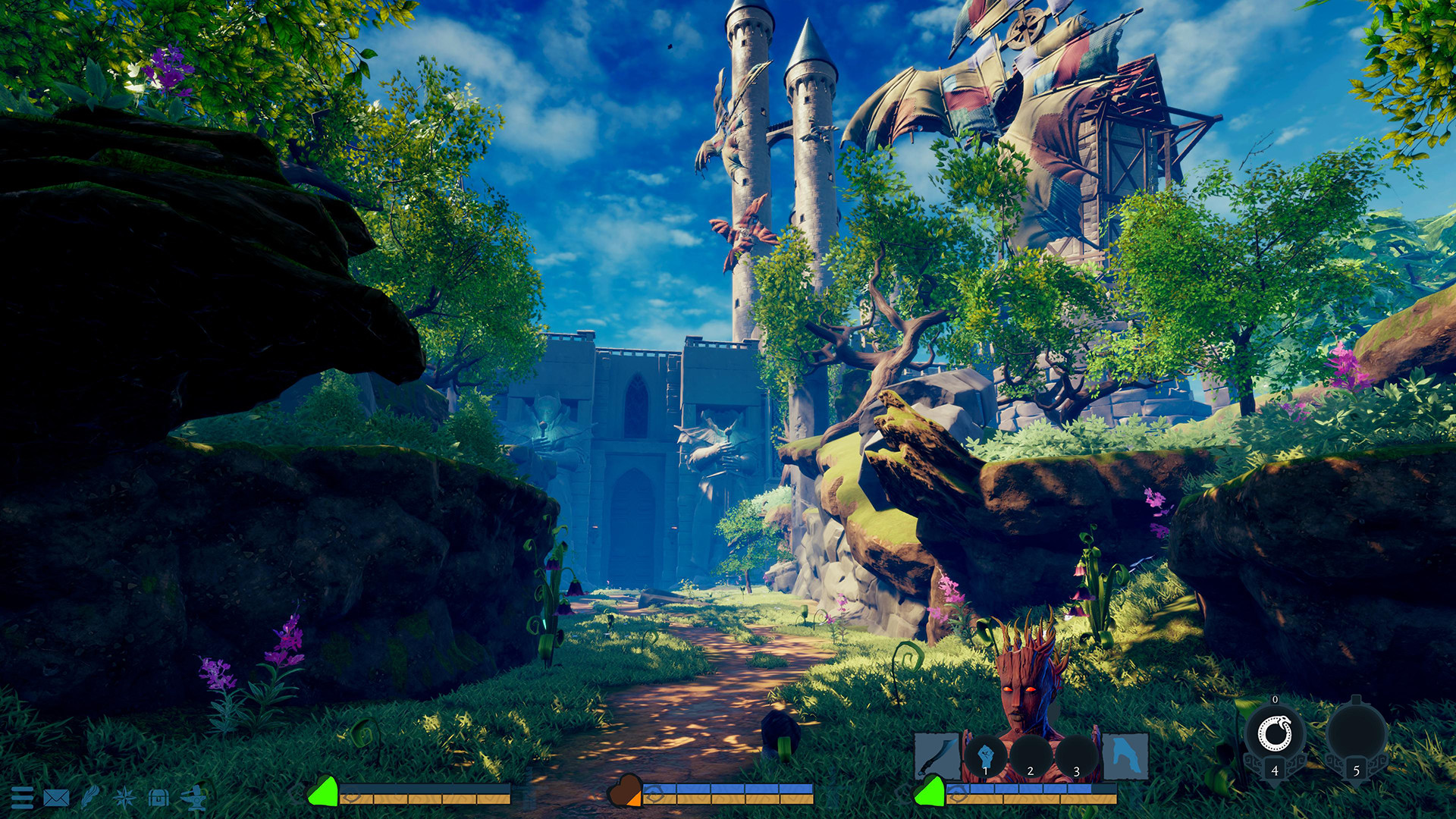1456x819 pixels.
Task: Open the backpack inventory icon
Action: click(158, 798)
